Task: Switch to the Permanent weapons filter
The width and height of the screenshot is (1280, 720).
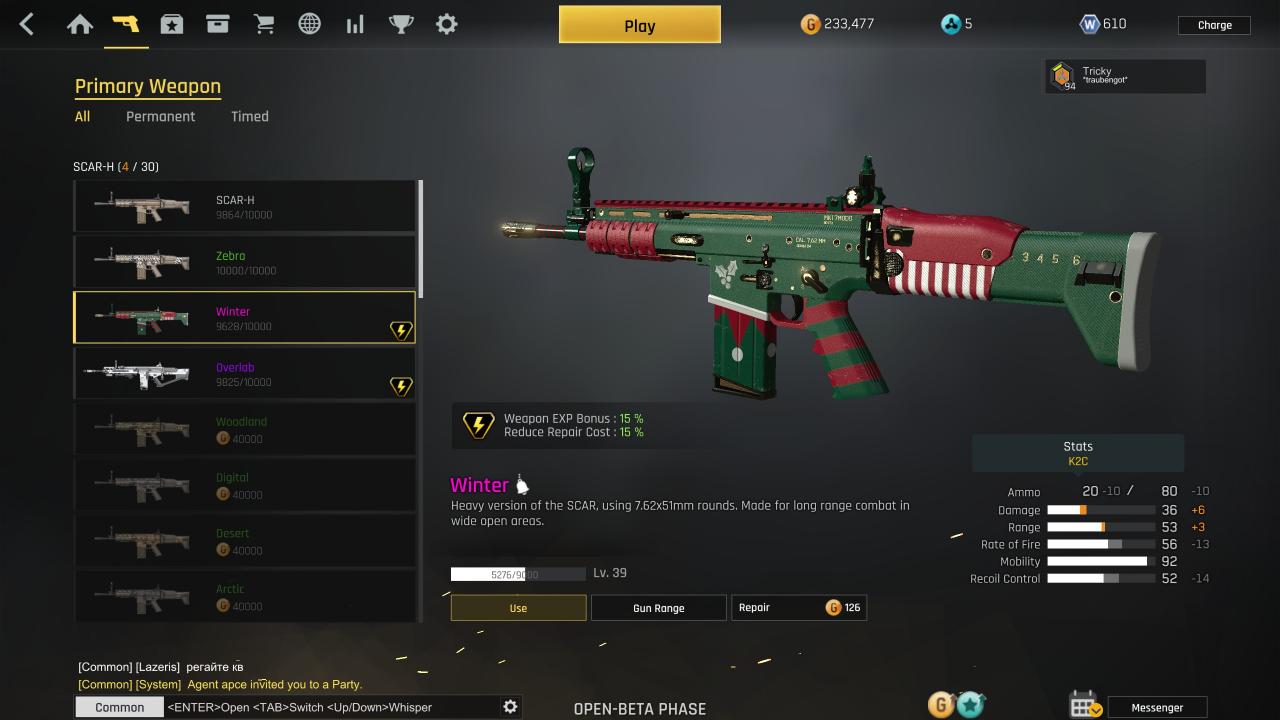Action: pyautogui.click(x=160, y=116)
